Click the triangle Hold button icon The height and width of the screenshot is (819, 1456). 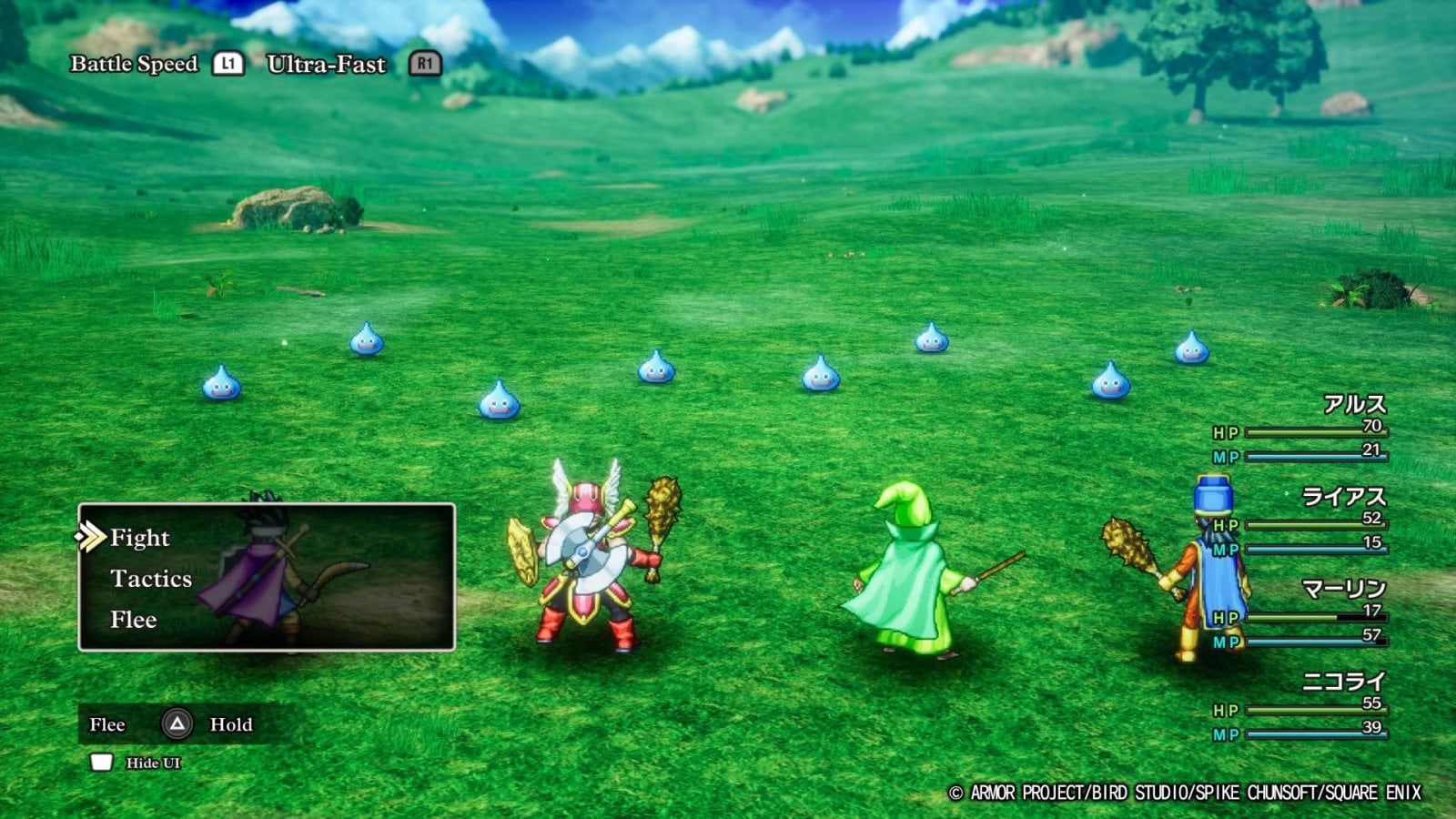[x=179, y=725]
